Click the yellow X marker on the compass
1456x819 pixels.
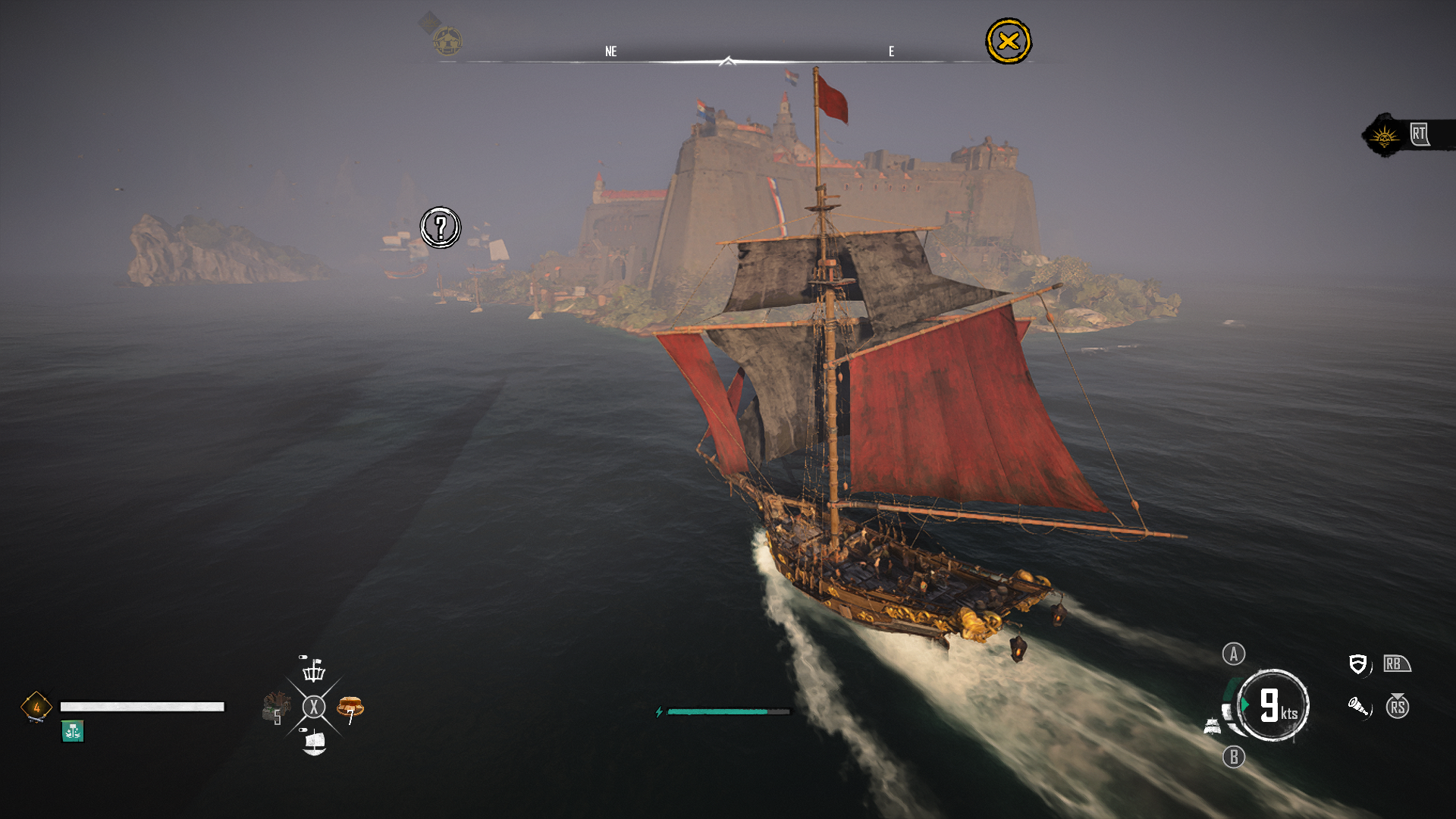(x=1008, y=41)
